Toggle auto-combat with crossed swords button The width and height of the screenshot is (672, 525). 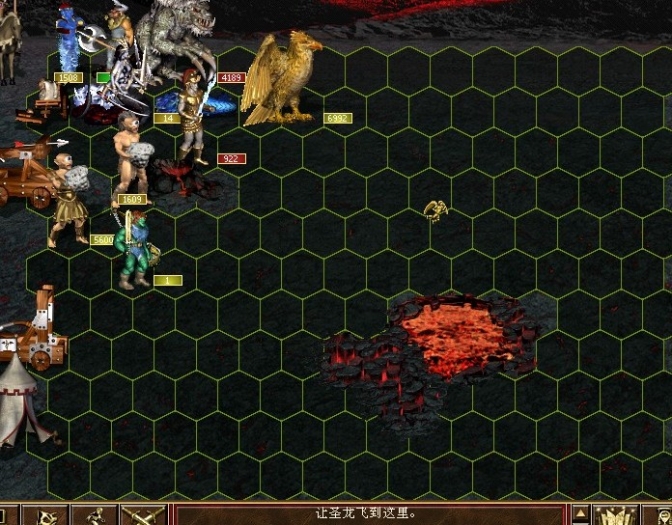click(141, 516)
